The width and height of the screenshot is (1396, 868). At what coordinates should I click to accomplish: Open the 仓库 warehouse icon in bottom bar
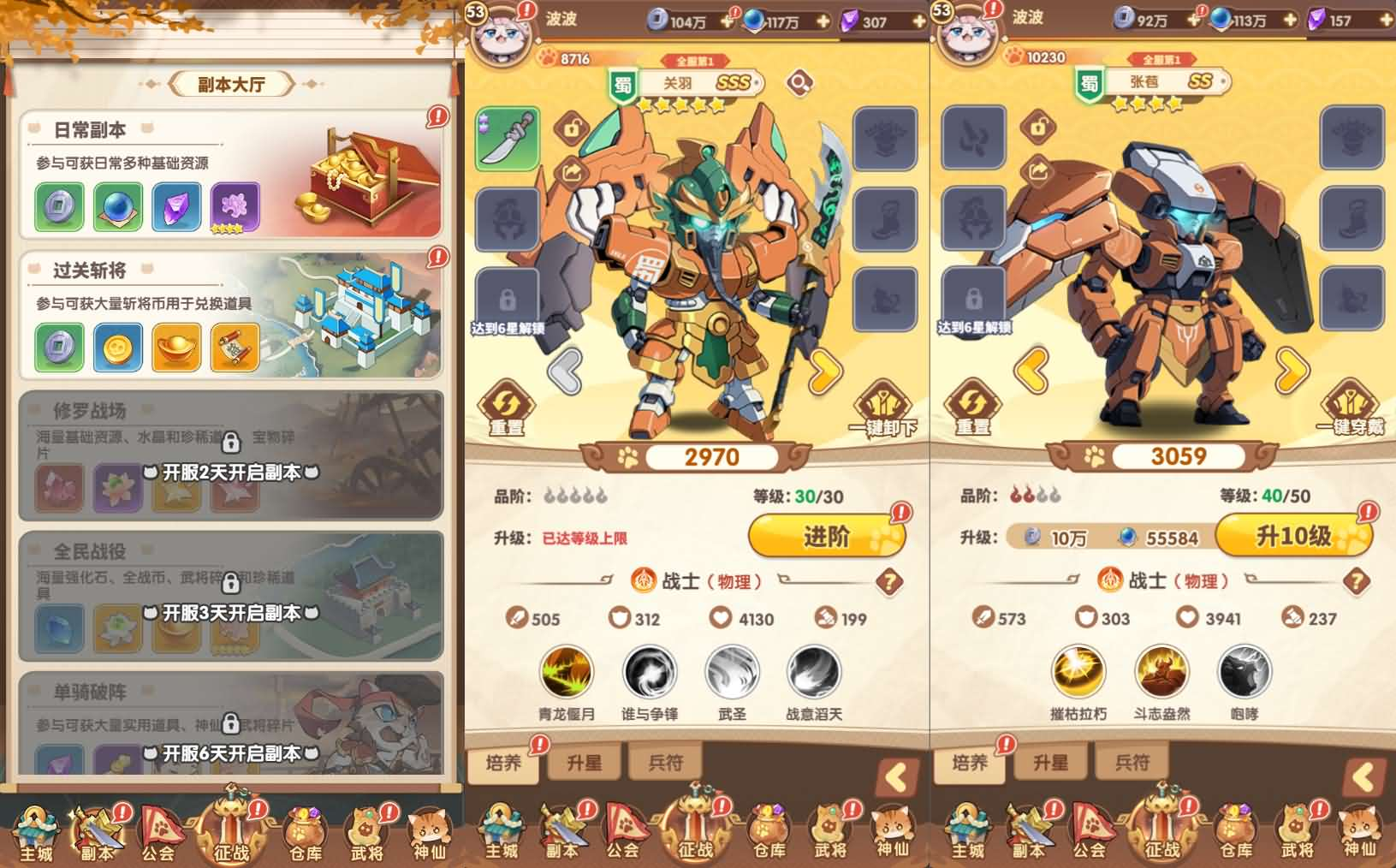pos(768,829)
